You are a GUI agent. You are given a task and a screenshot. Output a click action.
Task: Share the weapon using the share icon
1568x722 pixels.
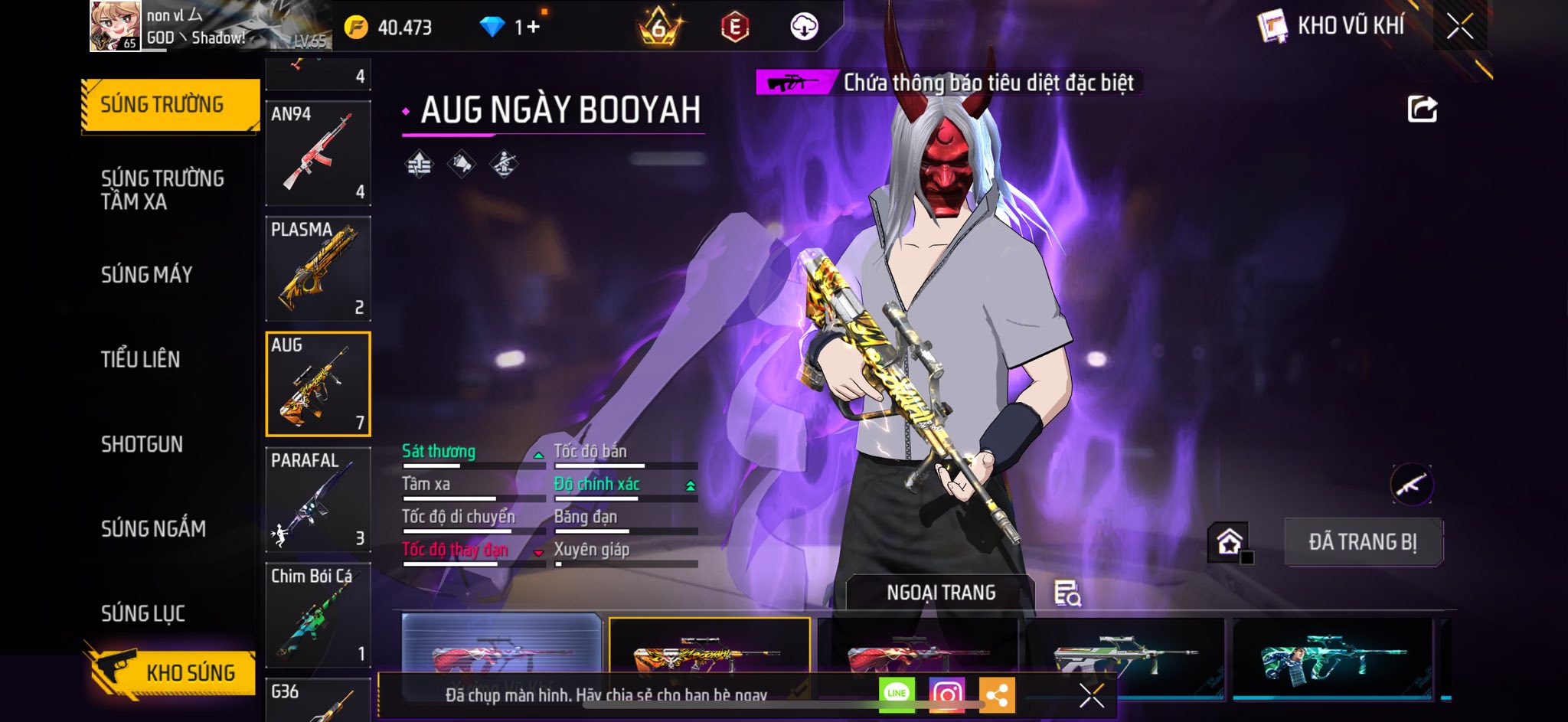1422,109
